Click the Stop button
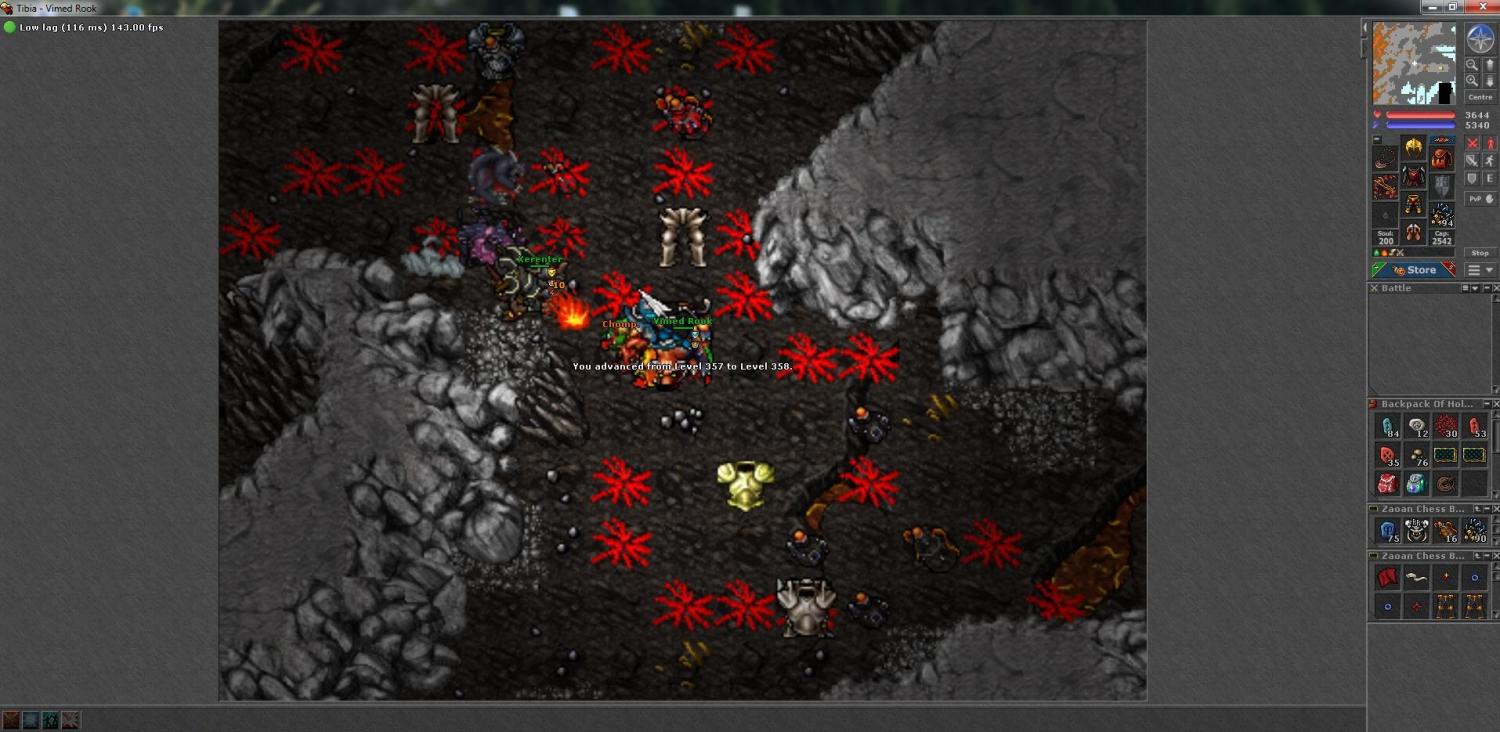This screenshot has height=732, width=1500. (1480, 253)
